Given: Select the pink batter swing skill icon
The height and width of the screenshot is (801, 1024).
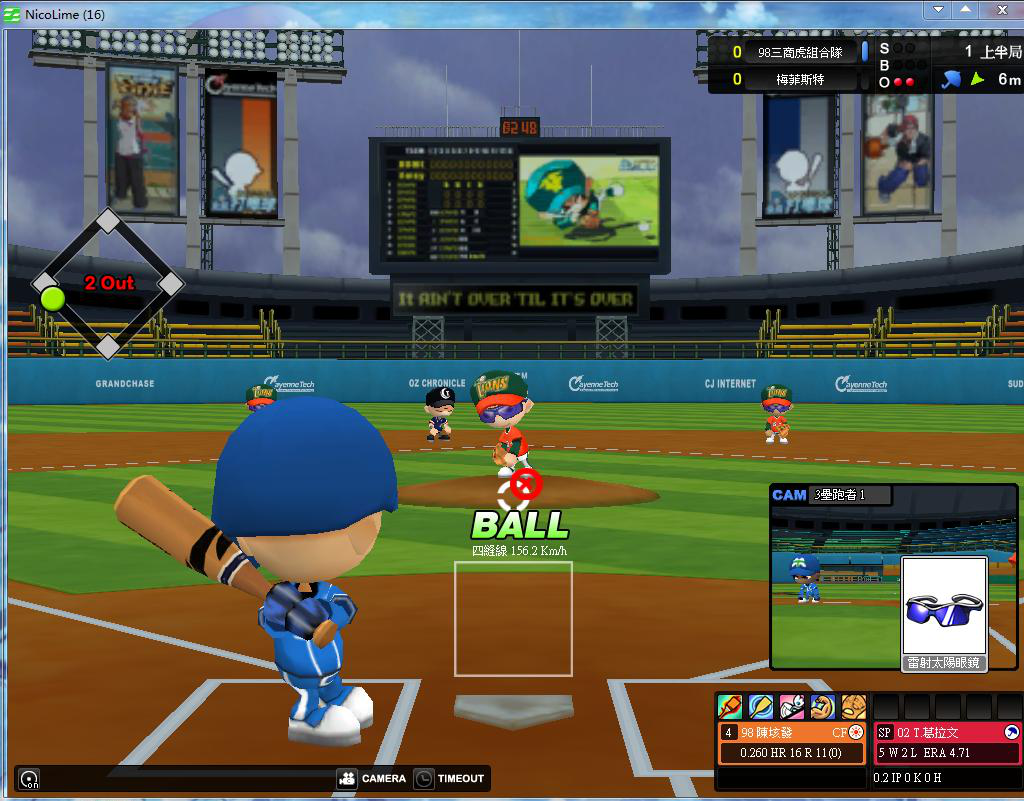Looking at the screenshot, I should (x=792, y=707).
